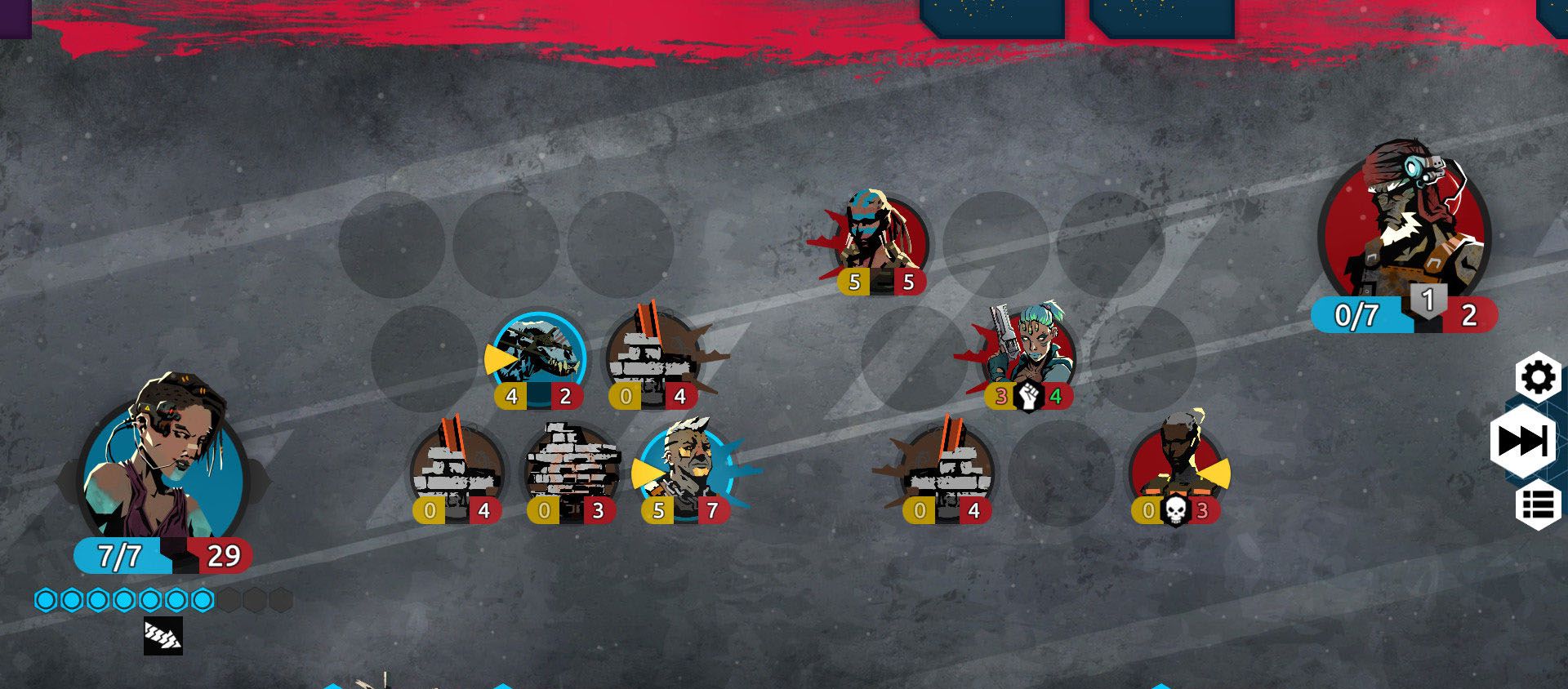End turn with the fast-forward button
Viewport: 1568px width, 689px height.
[x=1522, y=442]
